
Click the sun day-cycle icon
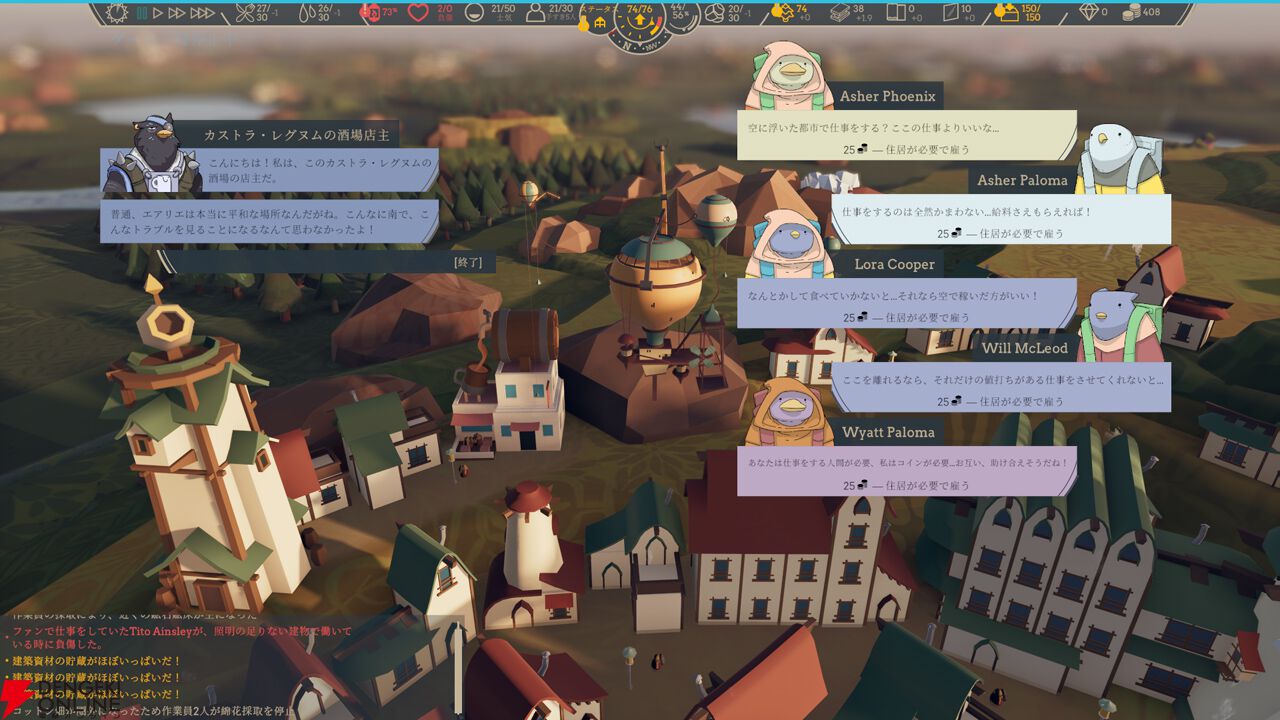coord(117,13)
